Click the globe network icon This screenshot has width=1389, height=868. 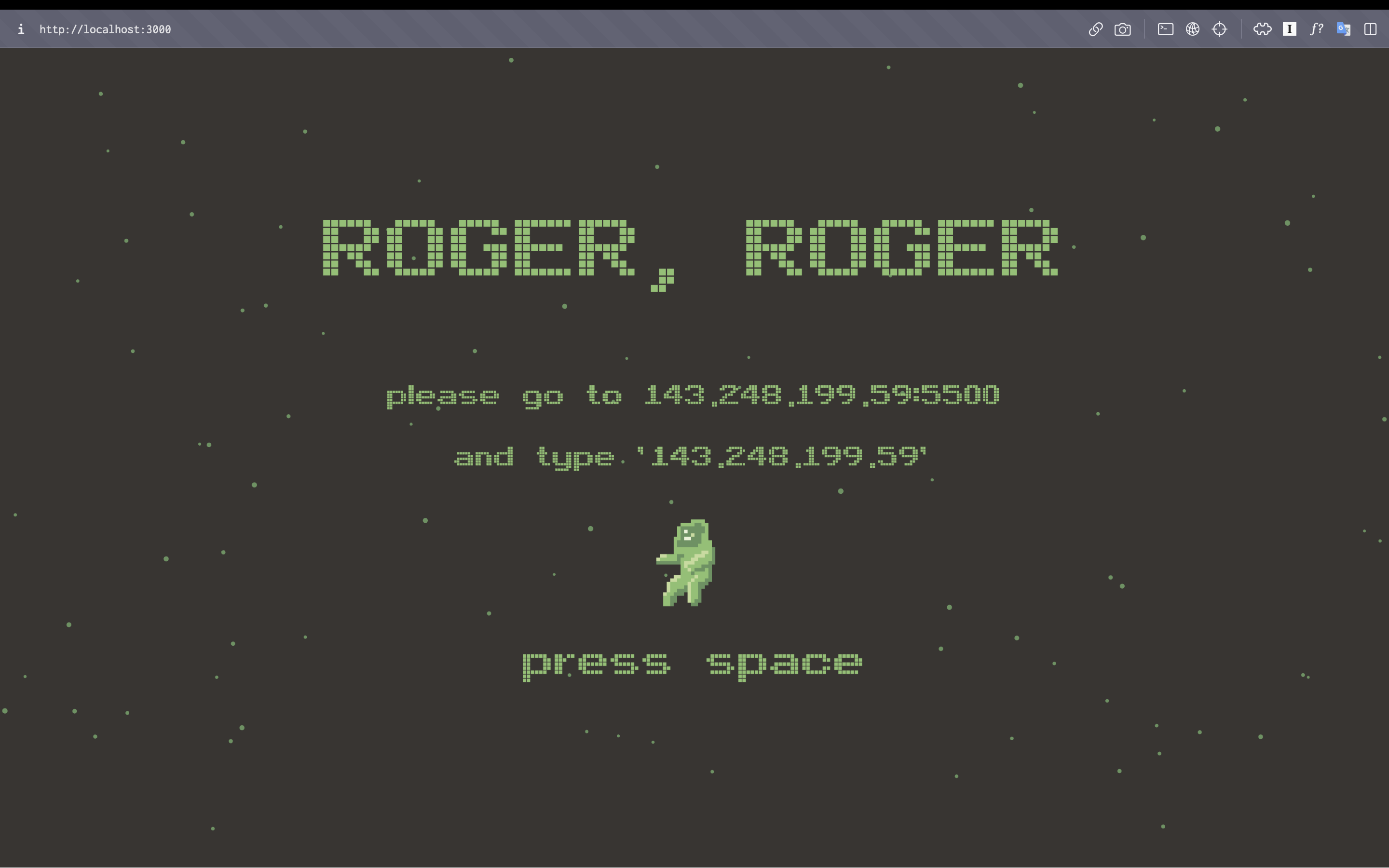tap(1193, 29)
